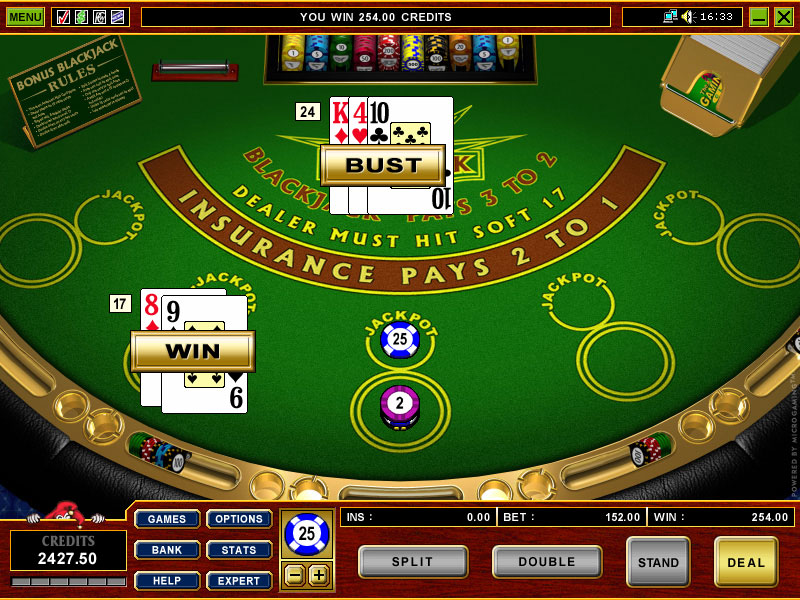This screenshot has height=600, width=800.
Task: Open the HELP screen
Action: coord(167,581)
